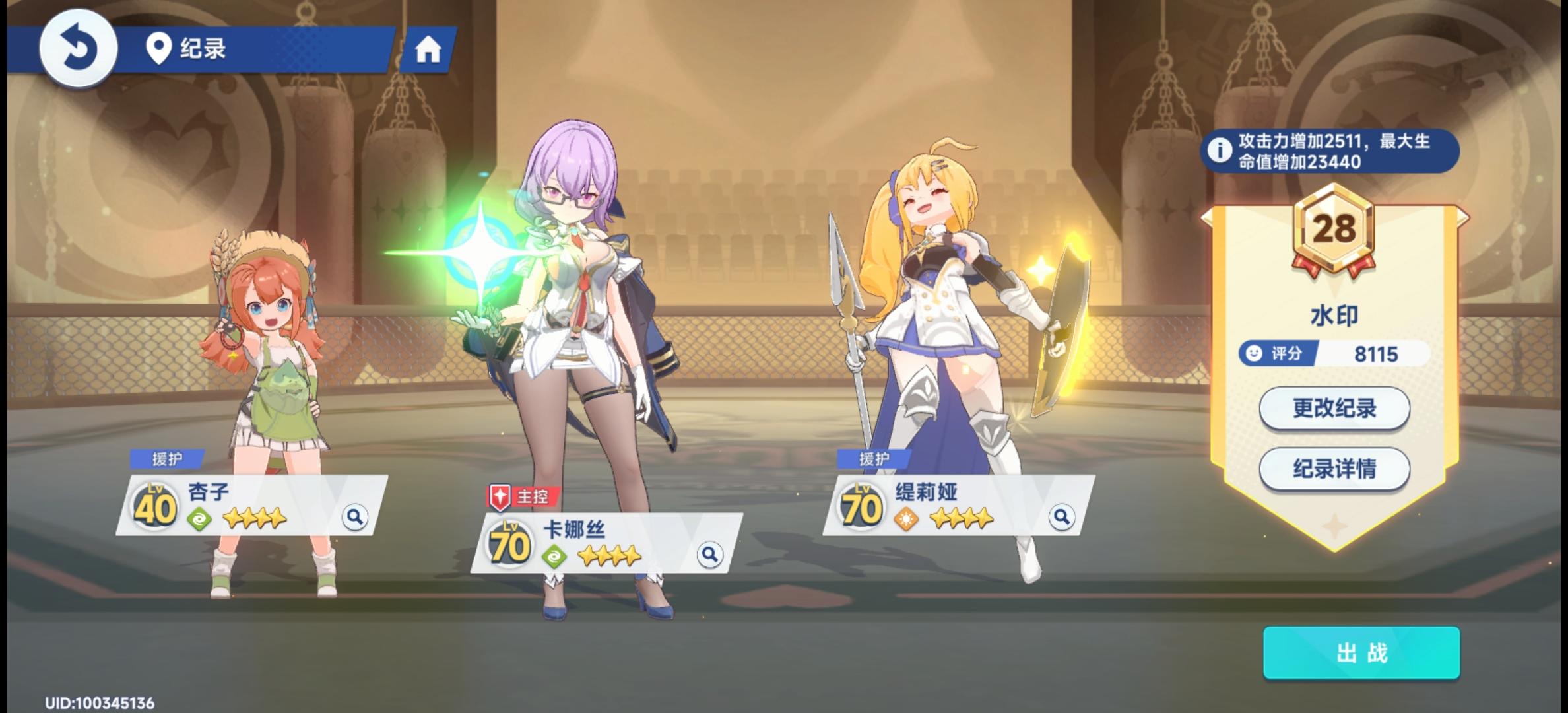Tap the back arrow icon
The height and width of the screenshot is (713, 1568).
coord(79,50)
